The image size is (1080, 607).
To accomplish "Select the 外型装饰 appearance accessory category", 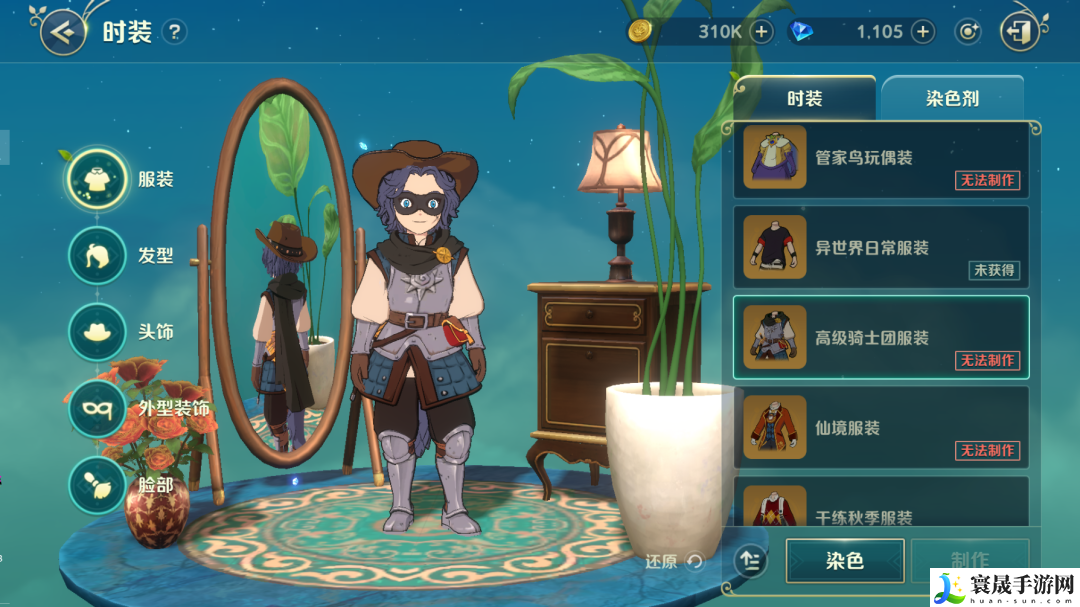I will pyautogui.click(x=97, y=408).
